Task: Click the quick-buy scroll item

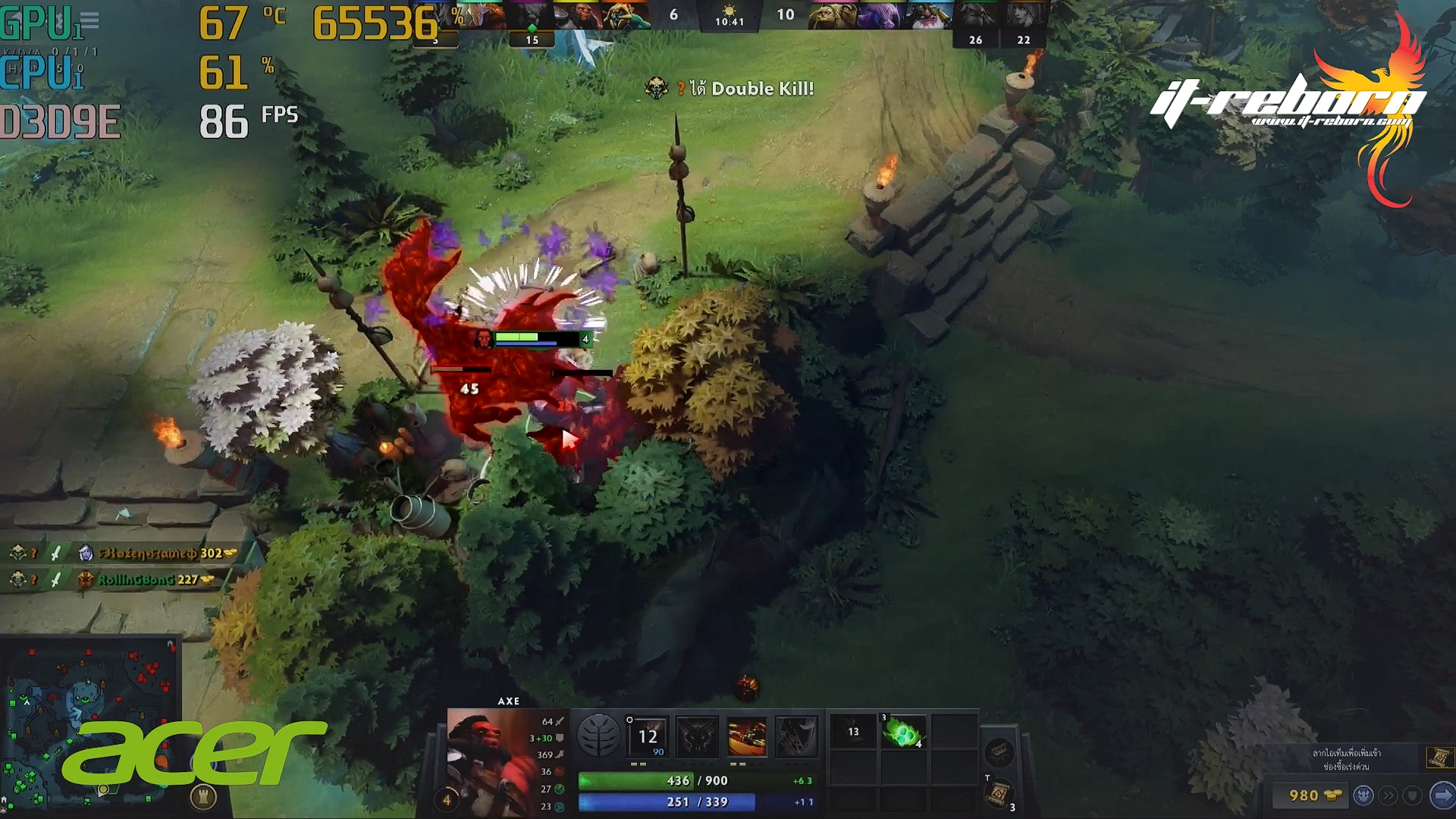Action: pyautogui.click(x=1439, y=758)
